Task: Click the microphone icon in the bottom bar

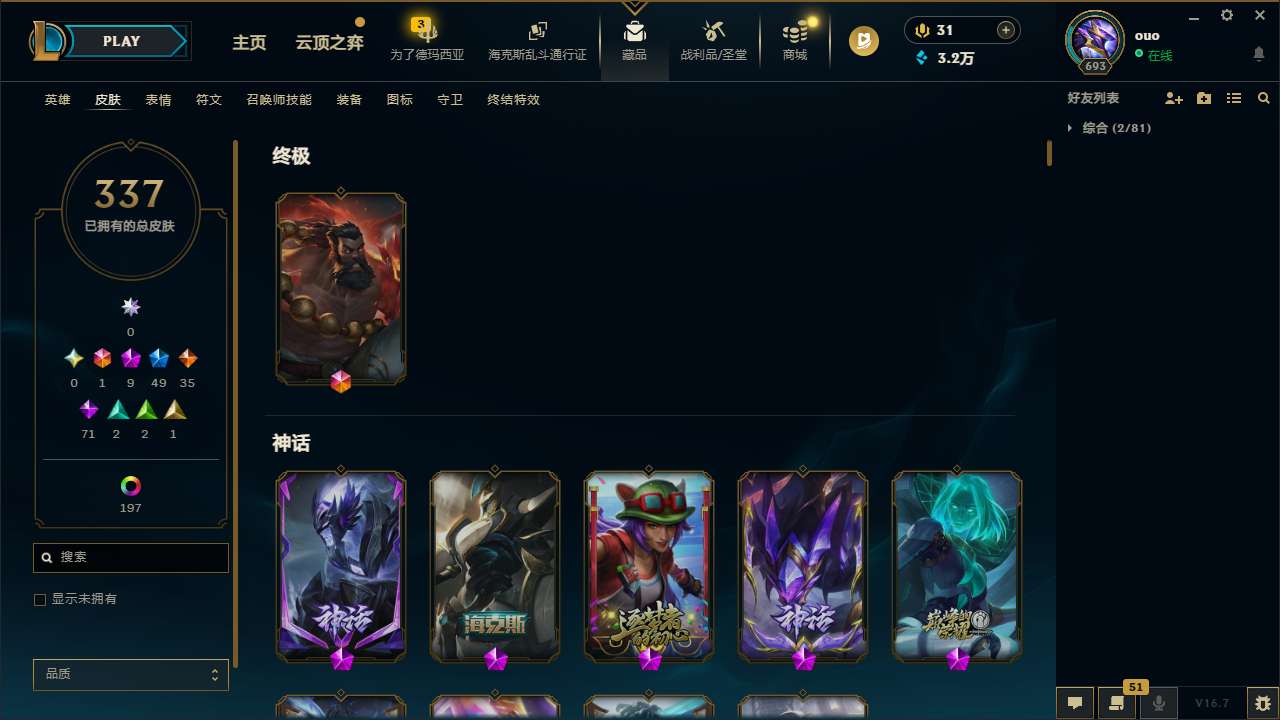Action: pyautogui.click(x=1159, y=703)
